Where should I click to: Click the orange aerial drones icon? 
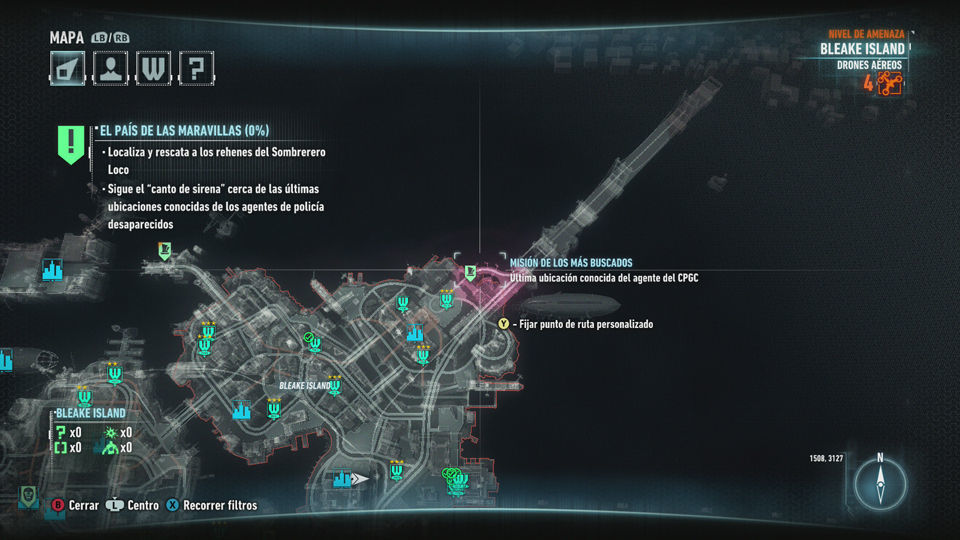890,83
